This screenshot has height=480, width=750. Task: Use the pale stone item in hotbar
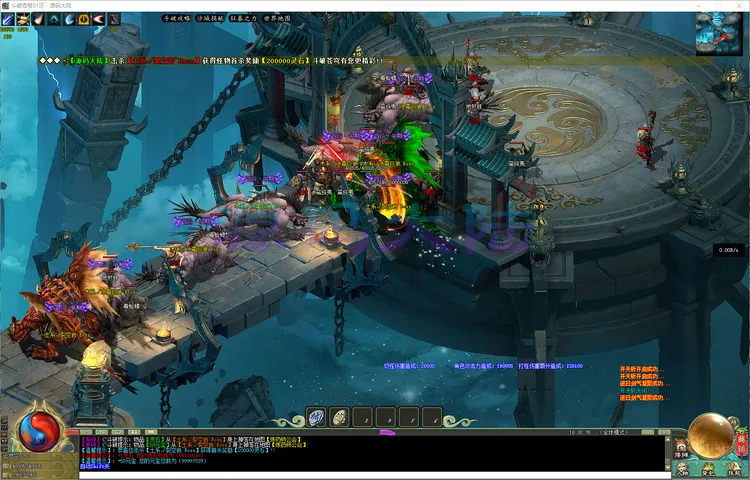click(340, 417)
